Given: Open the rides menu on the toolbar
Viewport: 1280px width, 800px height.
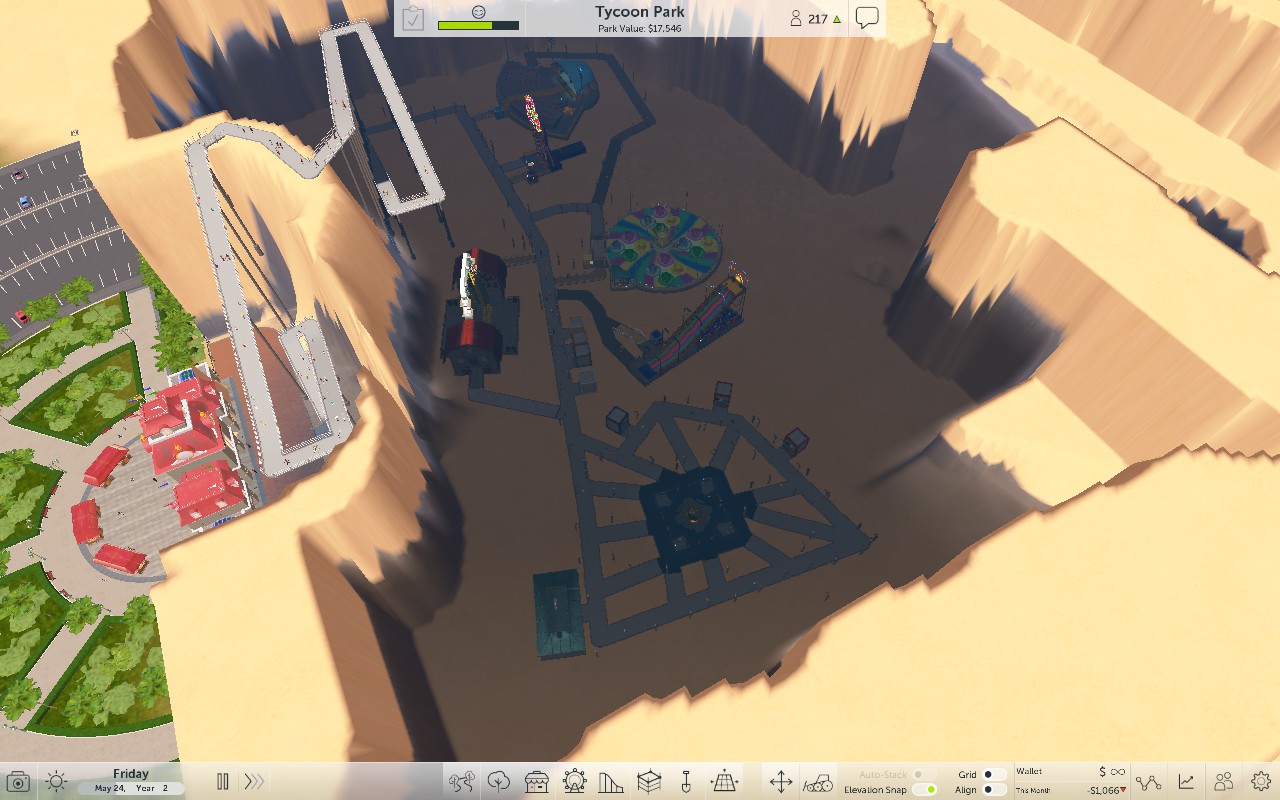Looking at the screenshot, I should (575, 782).
